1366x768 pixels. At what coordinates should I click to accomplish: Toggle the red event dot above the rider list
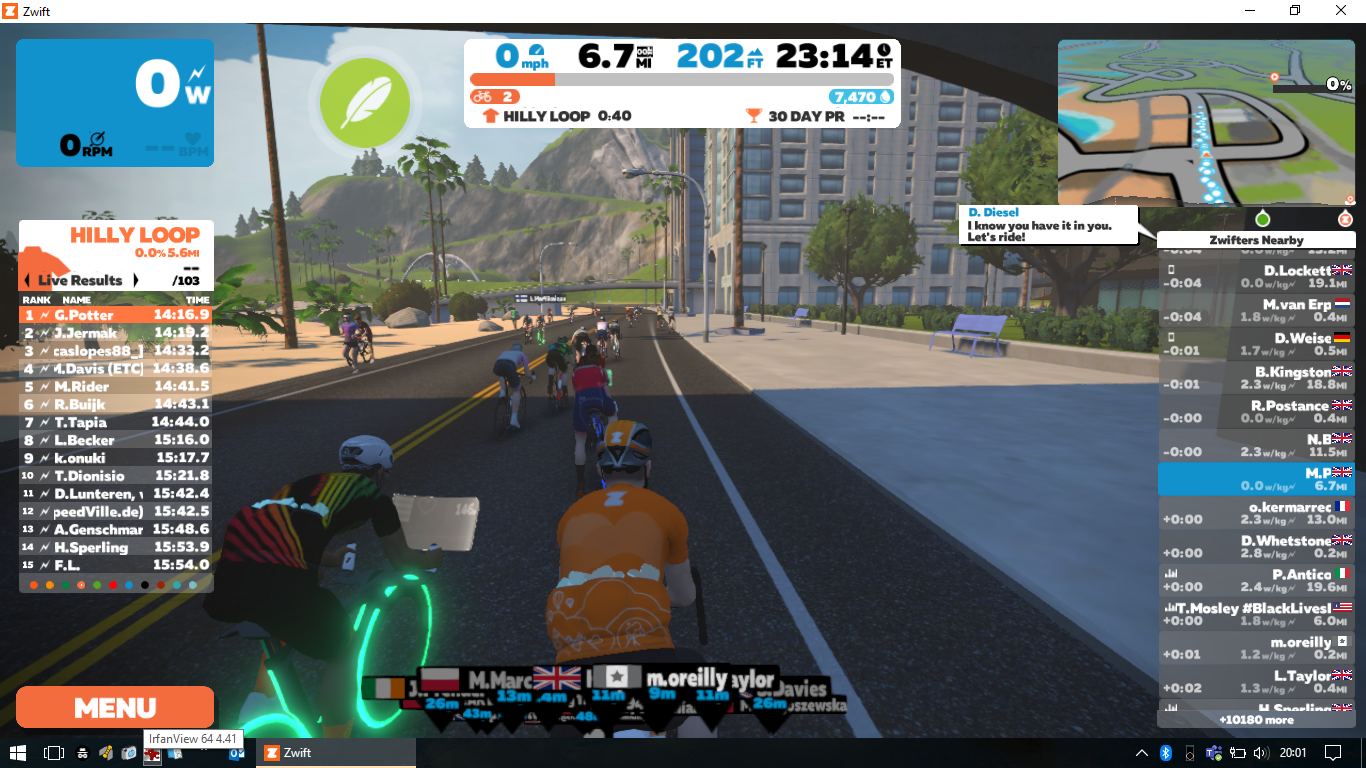coord(1345,219)
